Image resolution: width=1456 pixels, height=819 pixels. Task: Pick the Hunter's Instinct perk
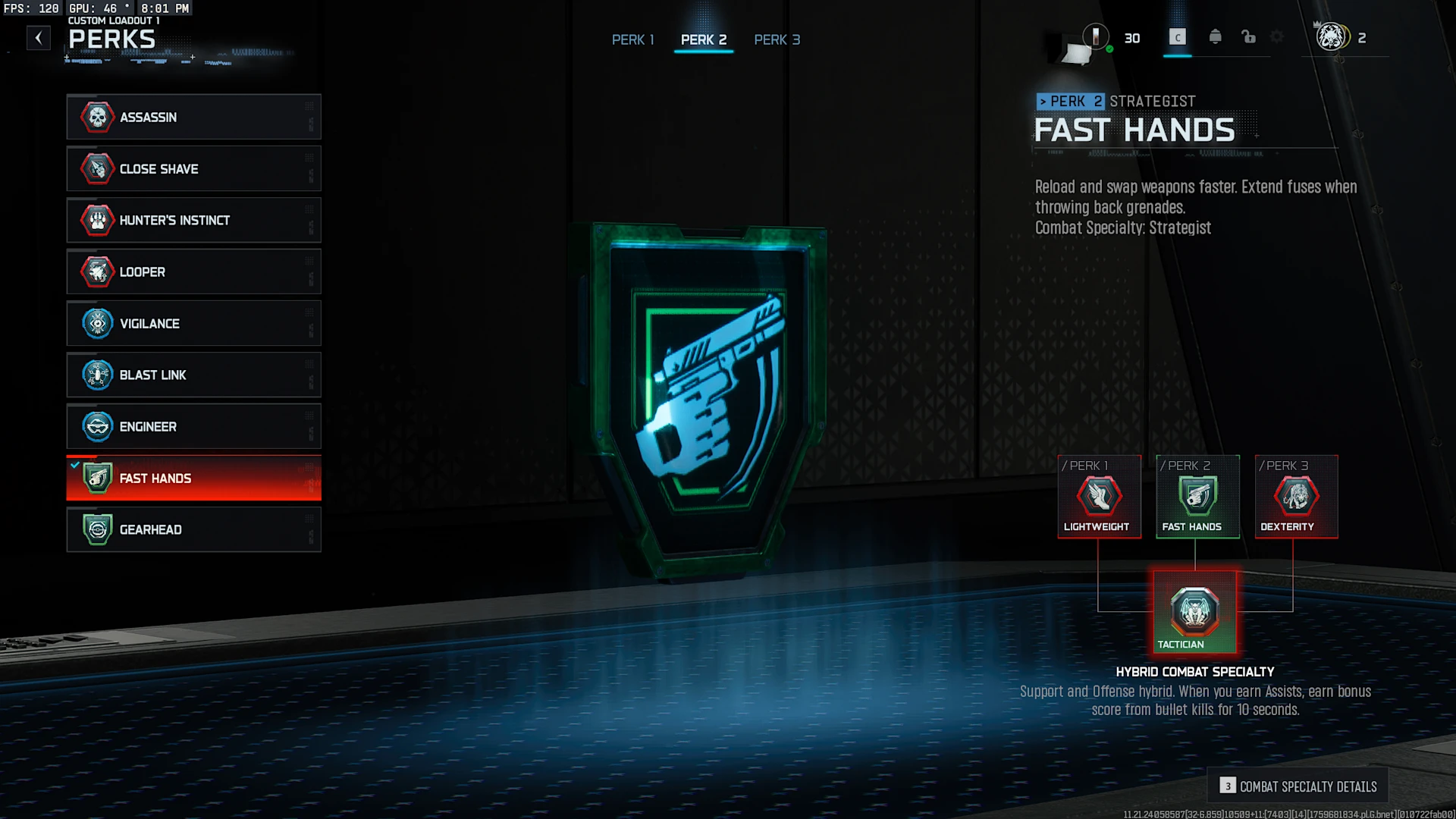193,220
